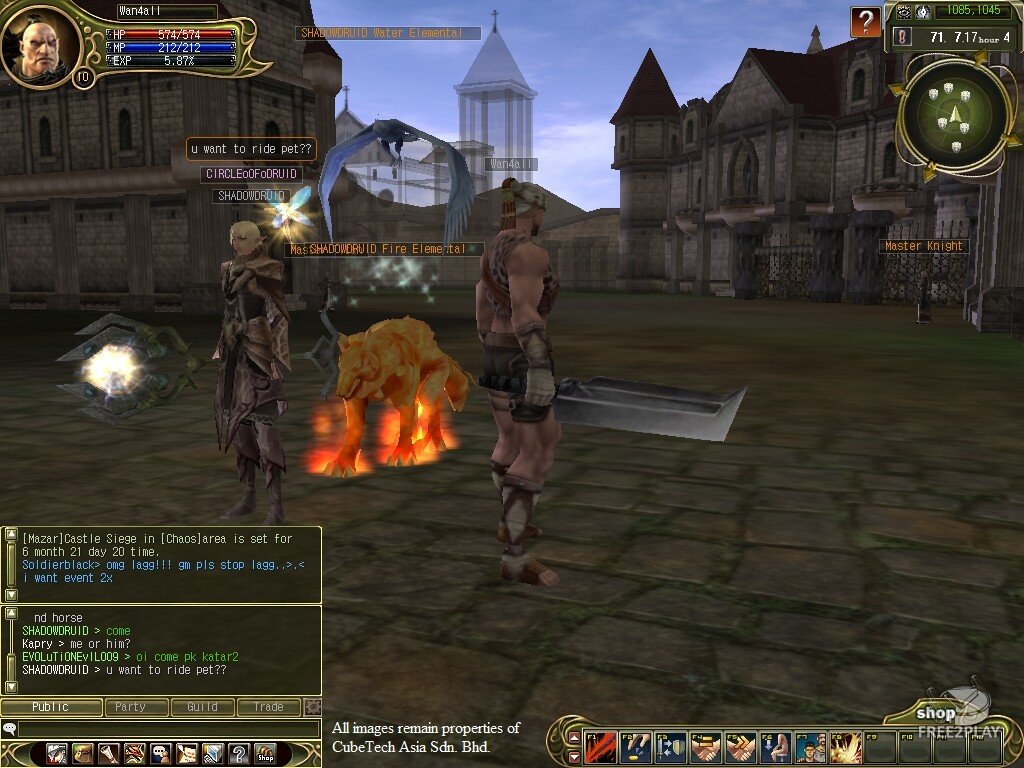
Task: Use the F6 sit-down action
Action: point(776,748)
